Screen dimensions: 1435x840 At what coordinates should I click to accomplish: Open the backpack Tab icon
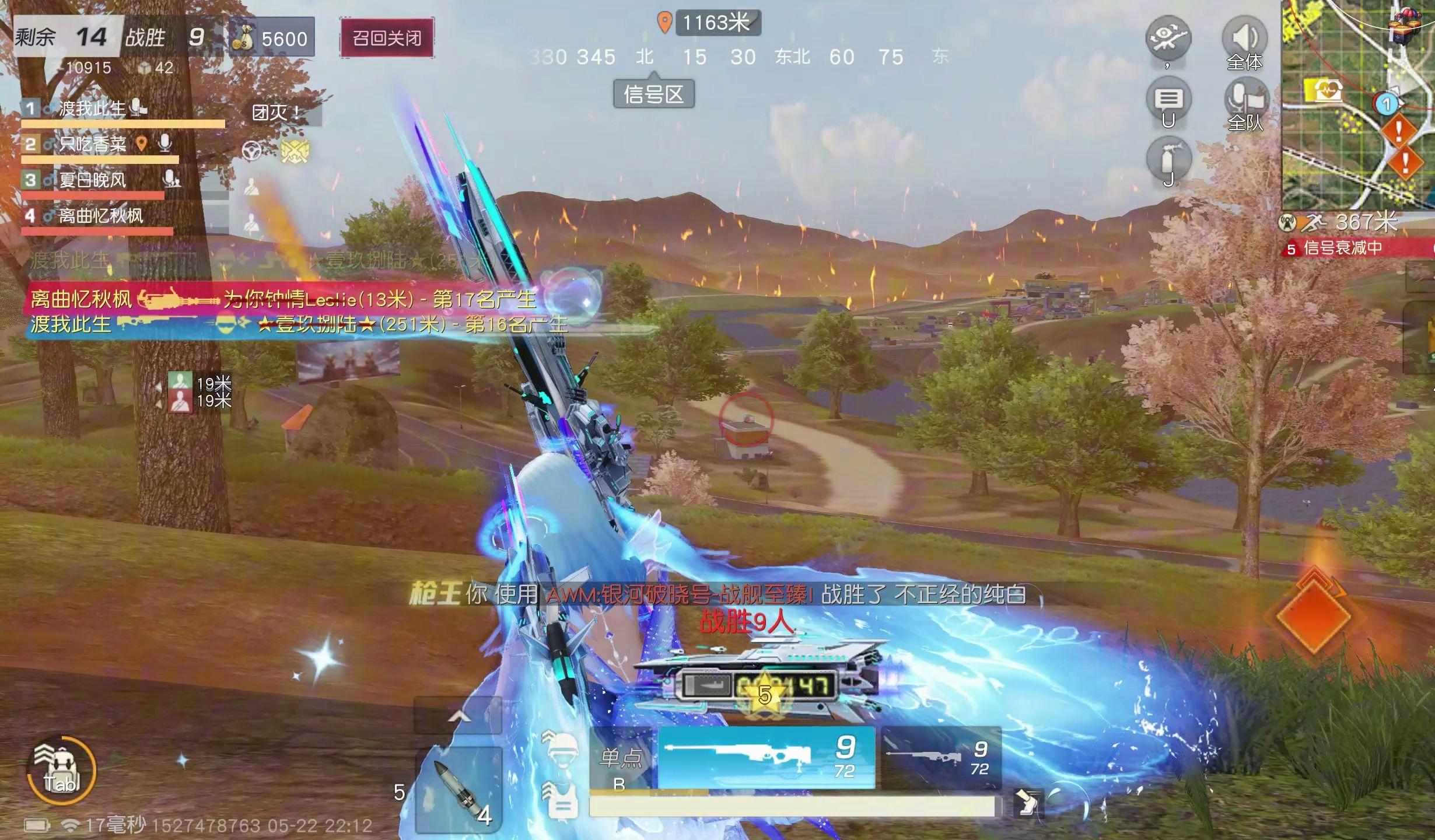tap(61, 771)
